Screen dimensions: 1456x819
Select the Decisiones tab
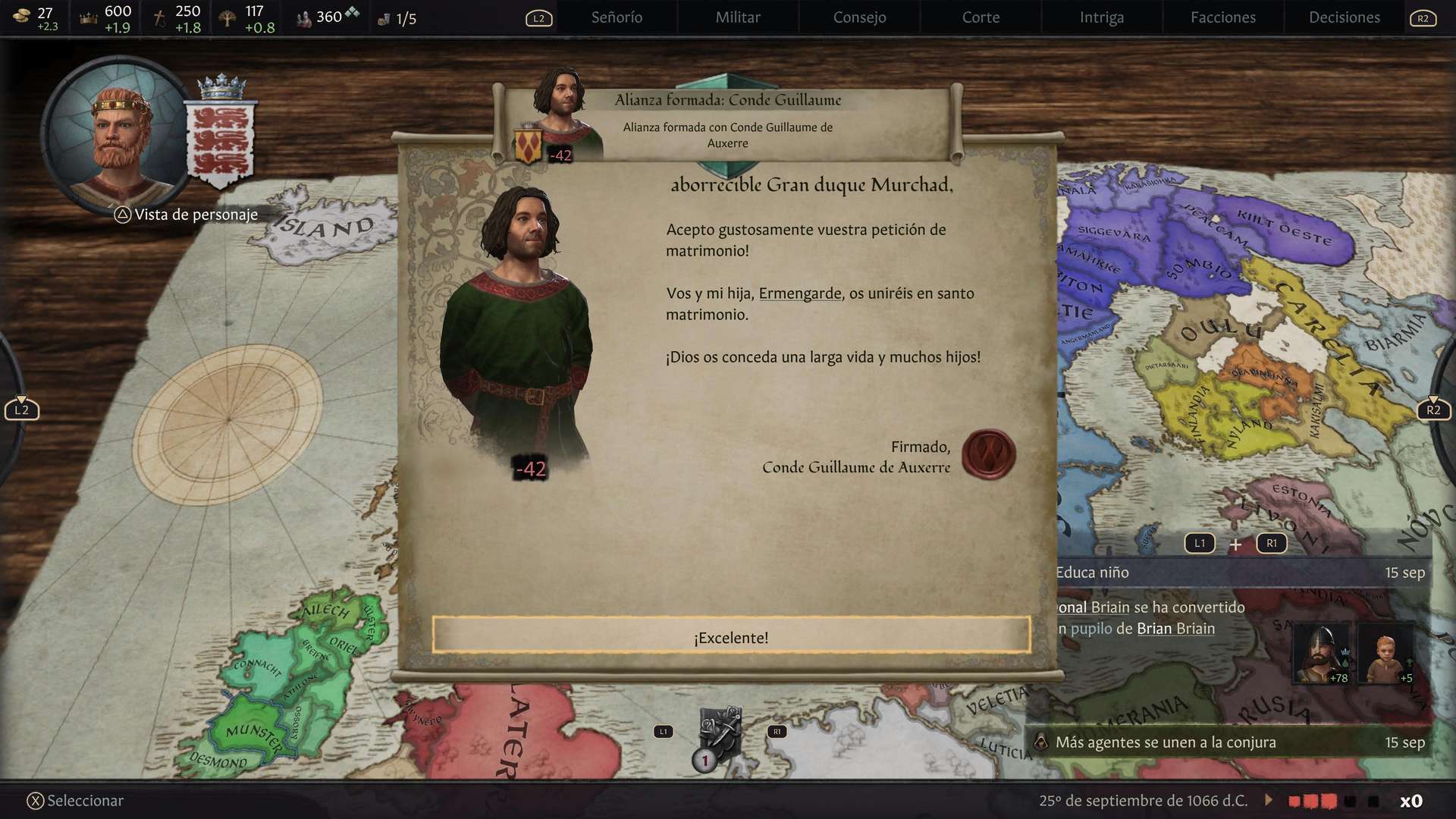1344,17
